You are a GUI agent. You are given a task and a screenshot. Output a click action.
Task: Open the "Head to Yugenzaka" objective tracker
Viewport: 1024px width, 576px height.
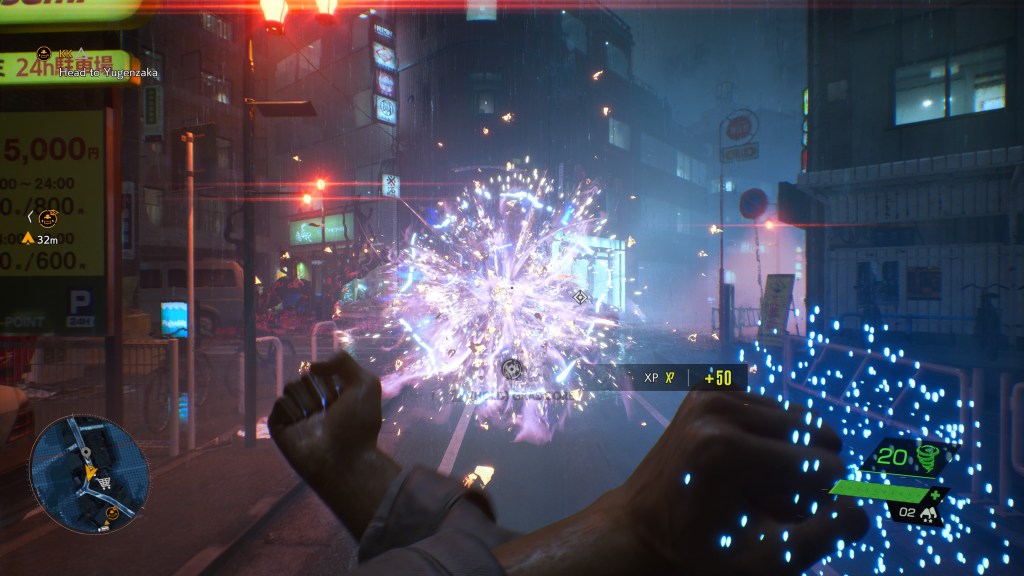[102, 72]
